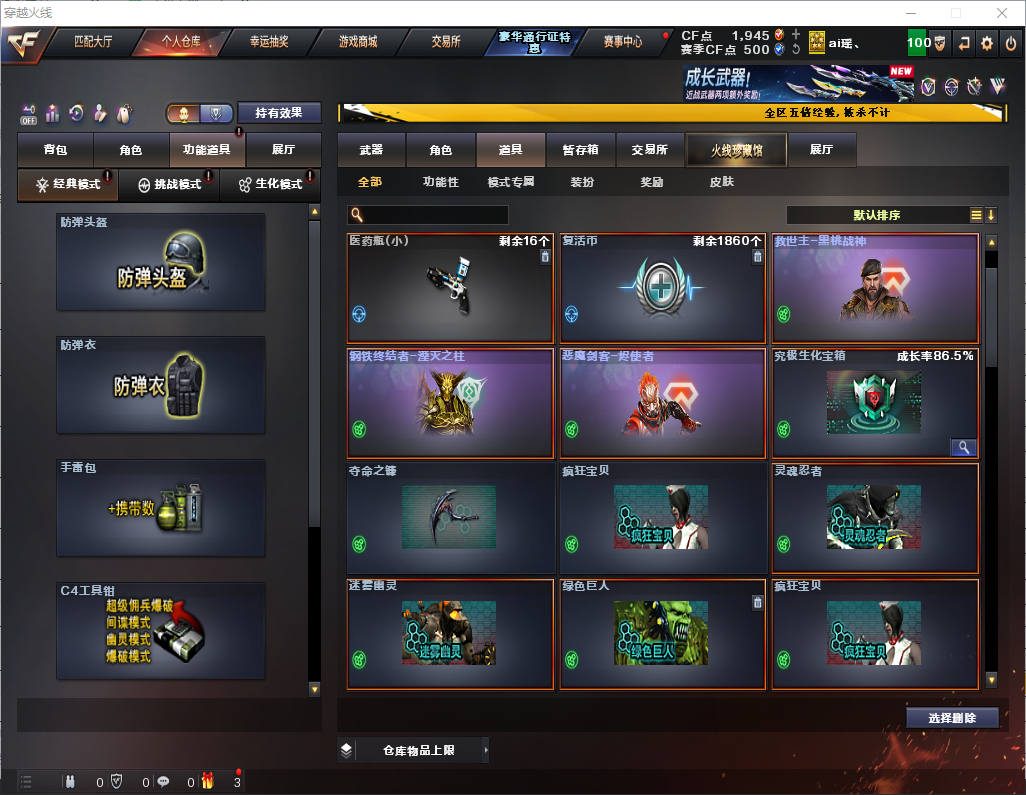Screen dimensions: 1026x795
Task: Choose the 绿色巨人 item card
Action: point(662,634)
